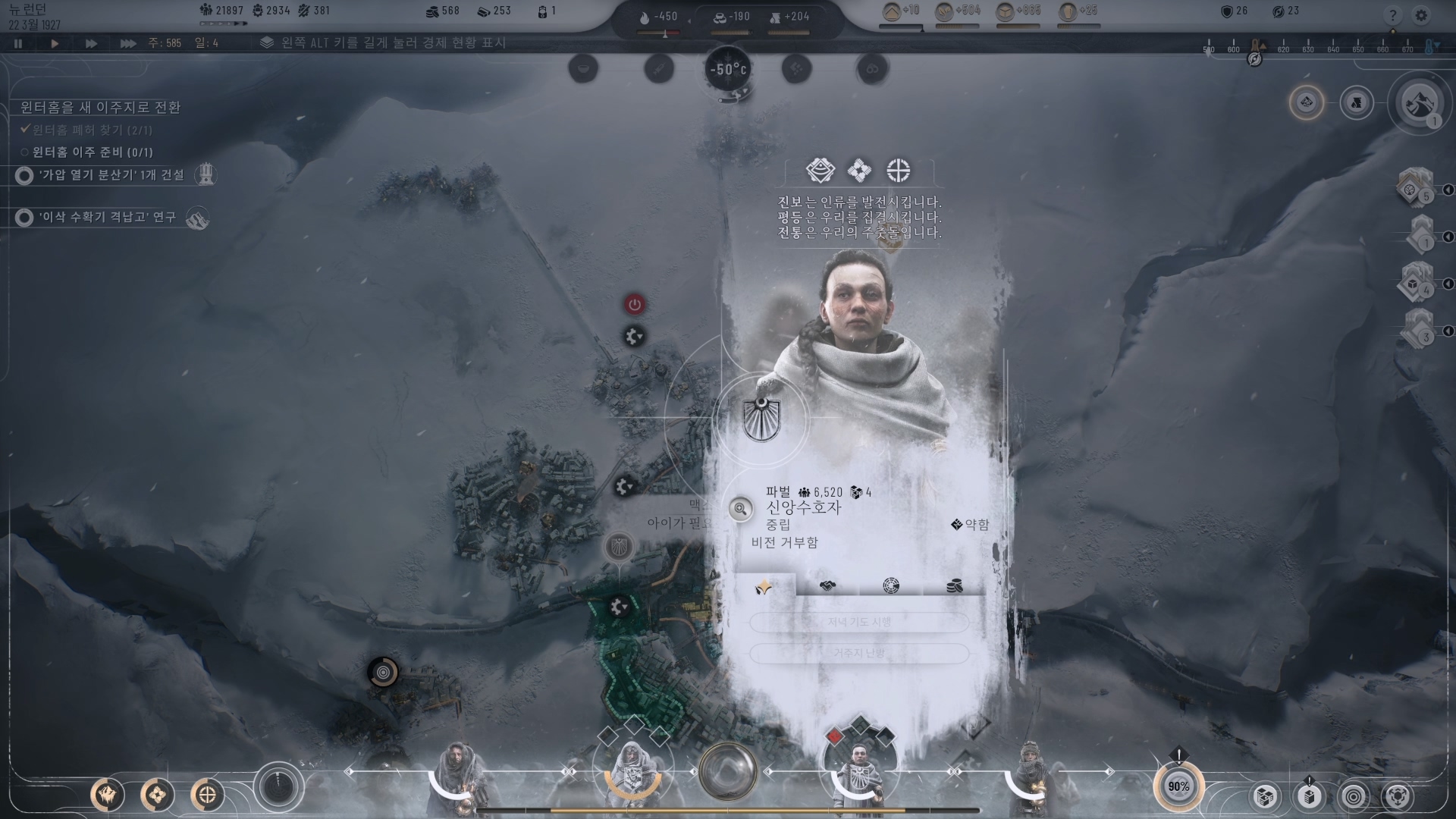
Task: Open the frostland mountain map button
Action: pos(1418,103)
